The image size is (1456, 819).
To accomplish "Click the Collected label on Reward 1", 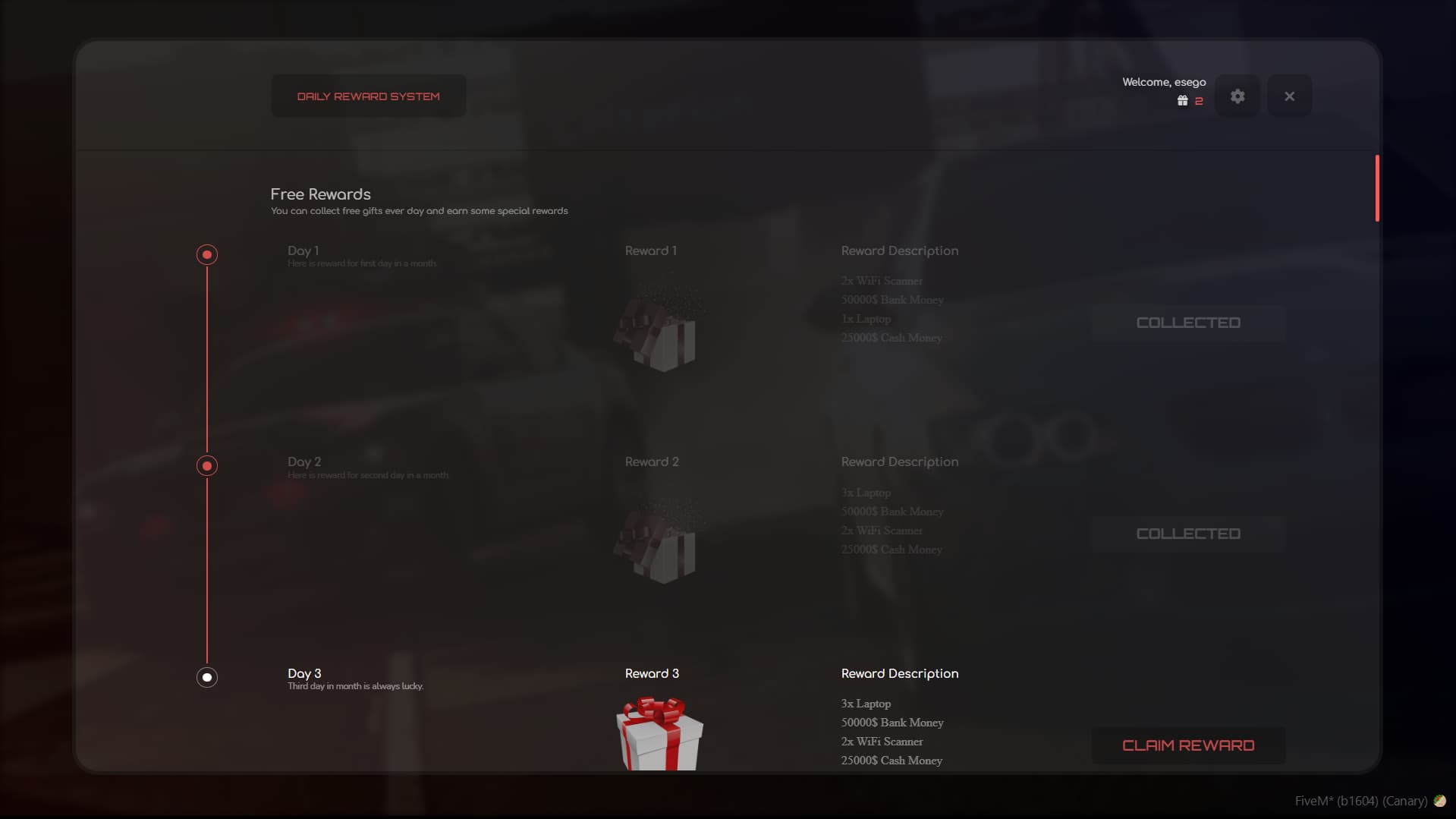I will pos(1187,323).
